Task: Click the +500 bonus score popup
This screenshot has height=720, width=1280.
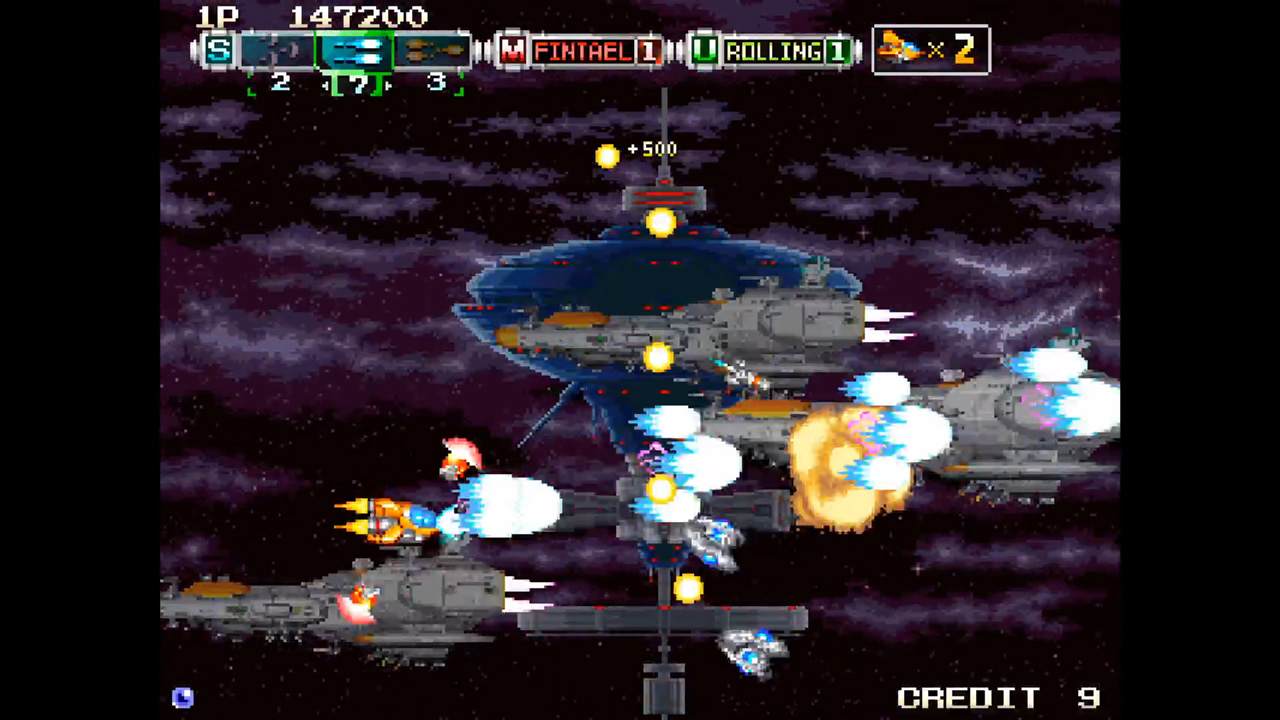Action: 652,149
